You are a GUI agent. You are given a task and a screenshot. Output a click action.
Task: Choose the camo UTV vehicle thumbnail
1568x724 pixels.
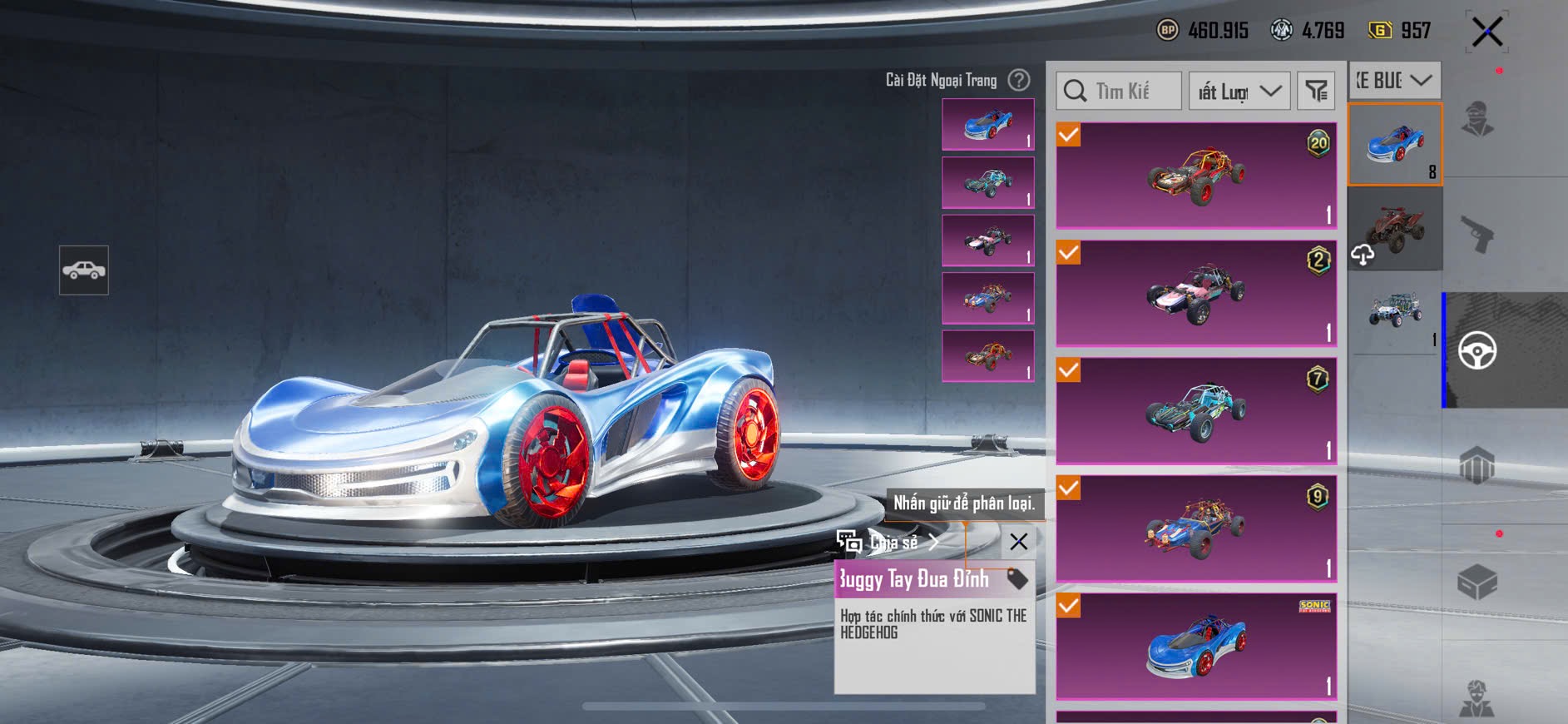click(1395, 314)
